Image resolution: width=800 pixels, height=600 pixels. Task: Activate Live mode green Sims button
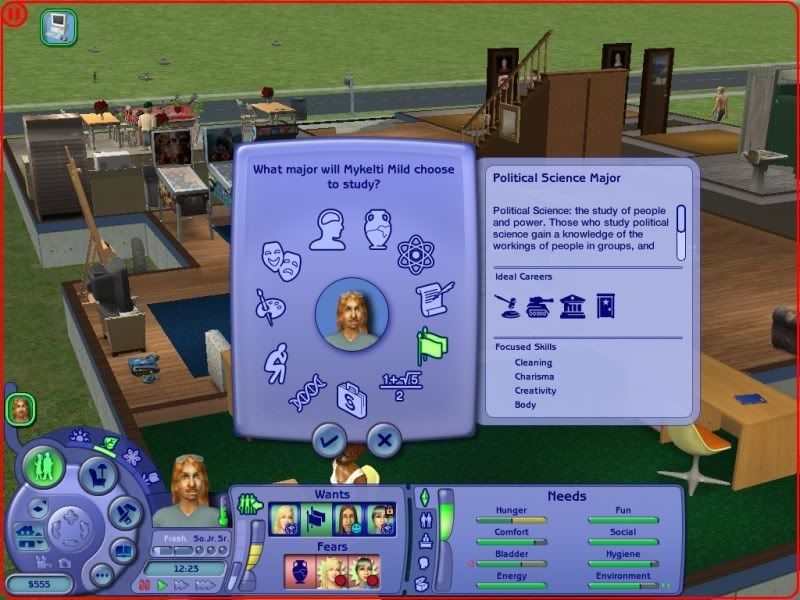pyautogui.click(x=45, y=466)
